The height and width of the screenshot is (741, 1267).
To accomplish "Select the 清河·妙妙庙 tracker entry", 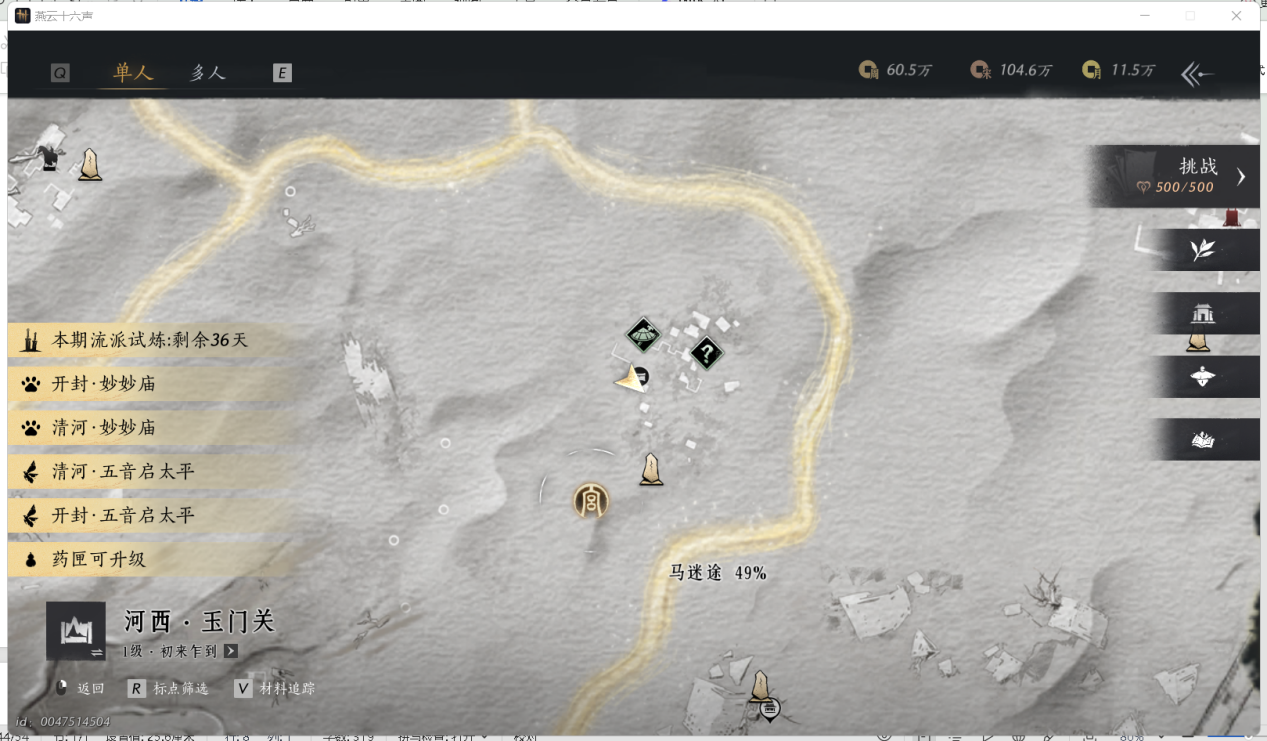I will click(104, 428).
